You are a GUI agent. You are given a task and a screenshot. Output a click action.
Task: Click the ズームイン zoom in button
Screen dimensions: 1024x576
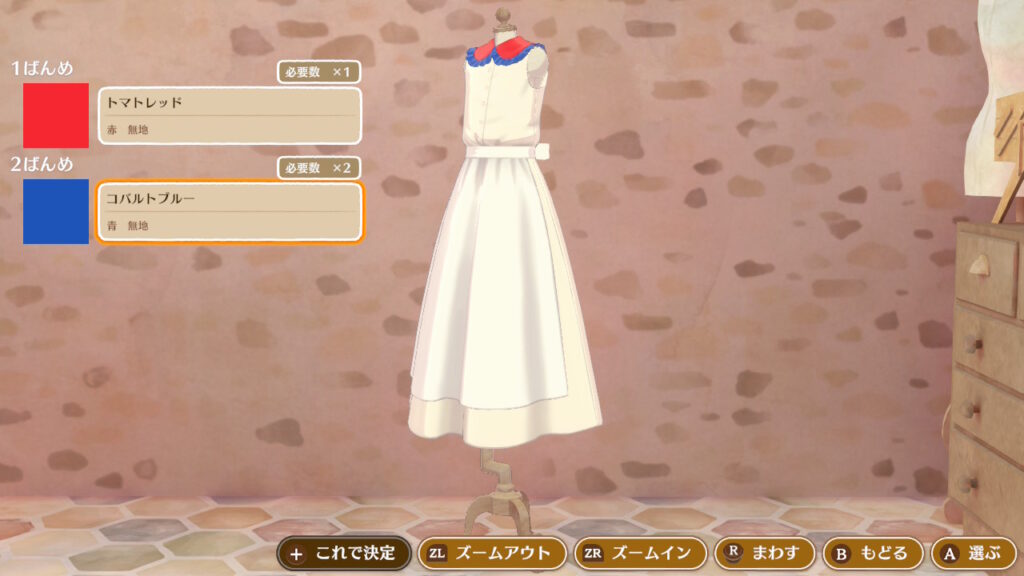638,552
